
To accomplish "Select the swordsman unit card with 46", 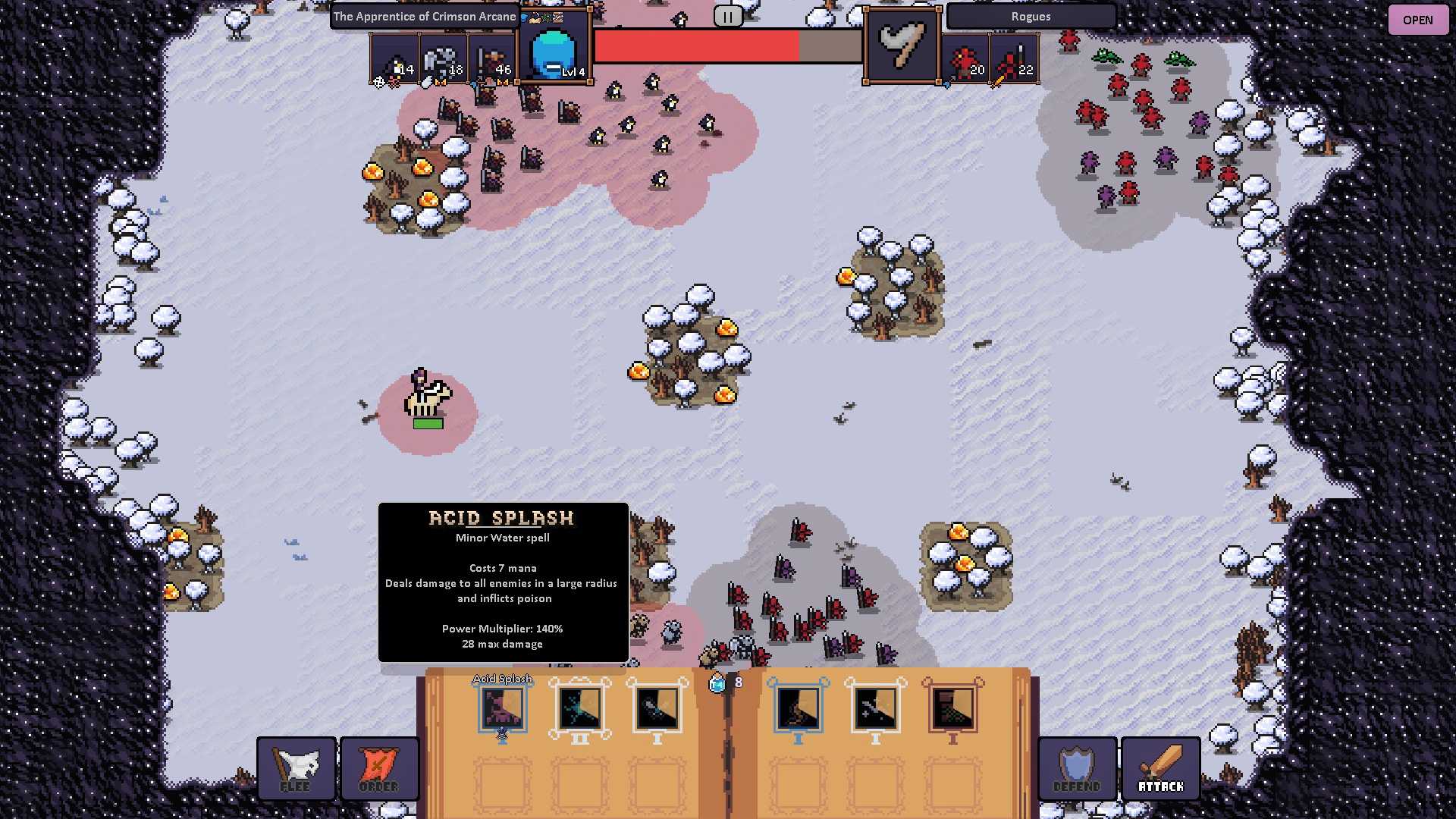I will coord(492,59).
